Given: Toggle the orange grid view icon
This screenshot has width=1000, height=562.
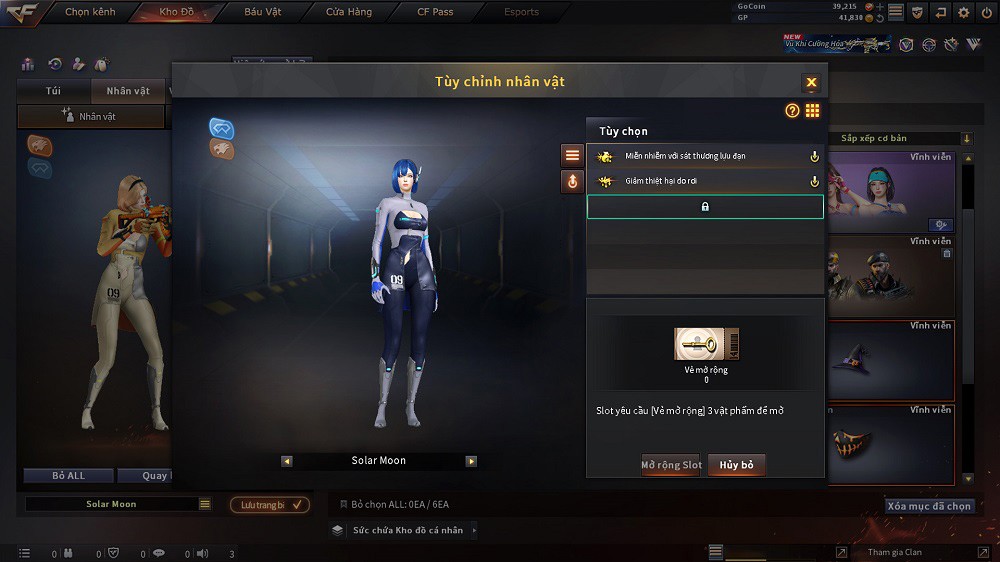Looking at the screenshot, I should pyautogui.click(x=812, y=111).
